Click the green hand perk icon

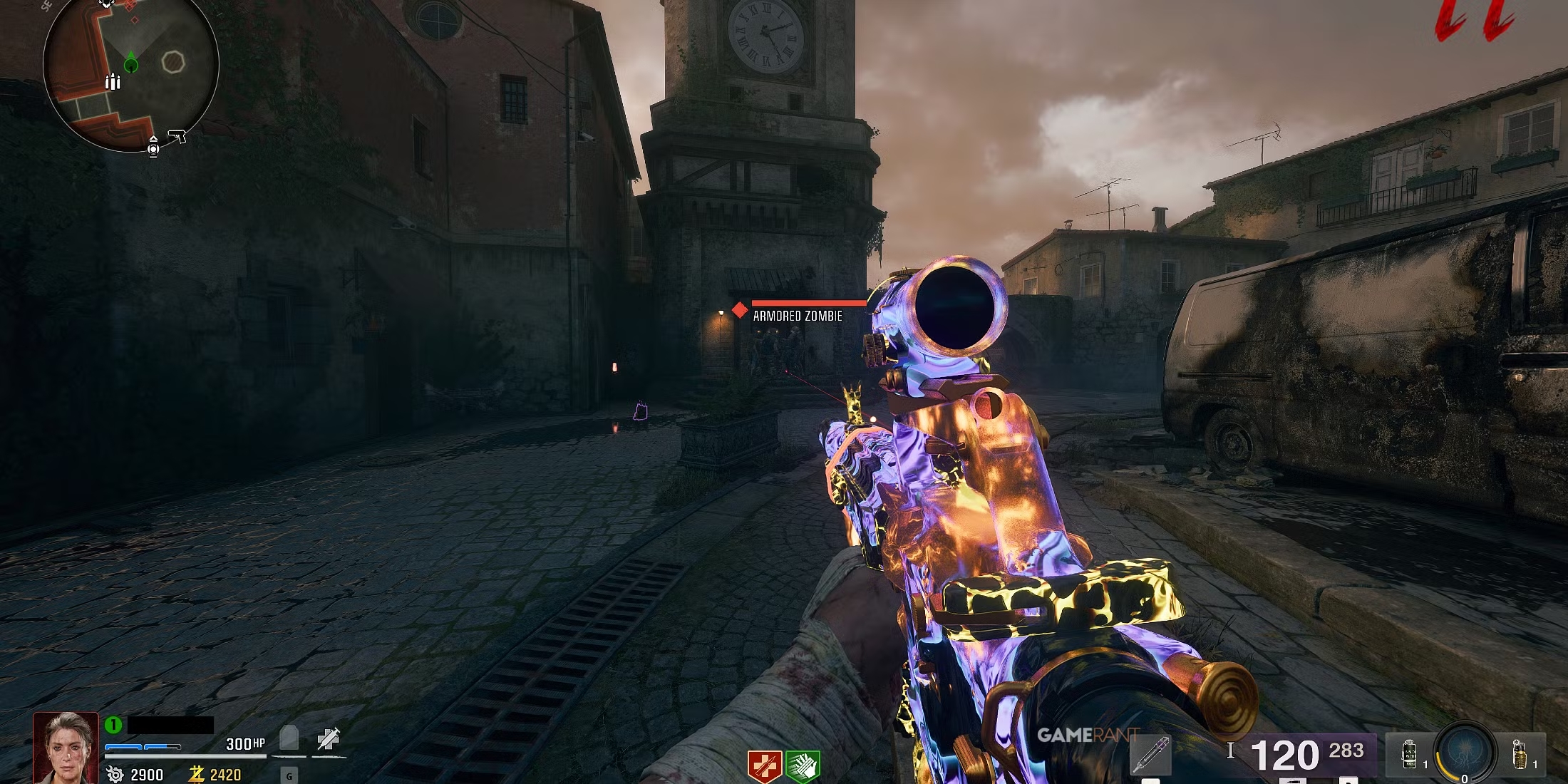[803, 767]
